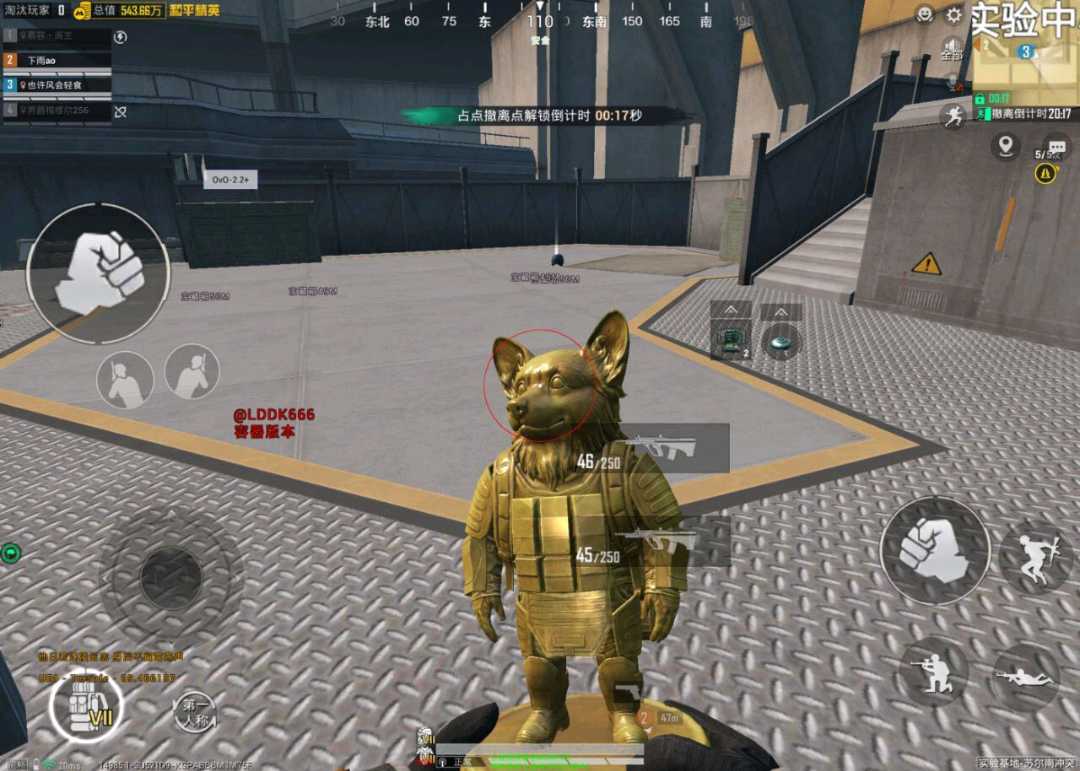Go prone with the lying soldier button
This screenshot has width=1080, height=771.
pos(1026,678)
